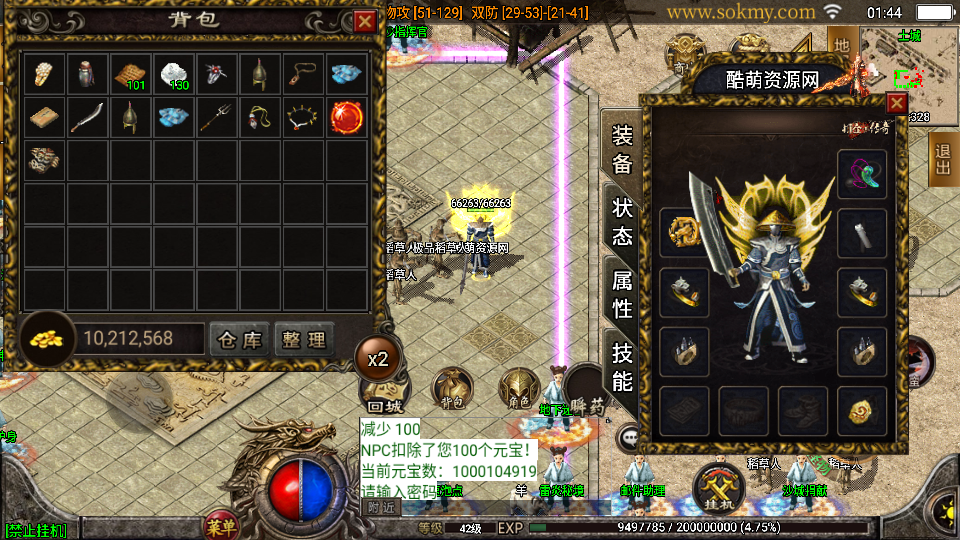Select the 附近 nearby chat channel
This screenshot has width=960, height=540.
[x=381, y=507]
